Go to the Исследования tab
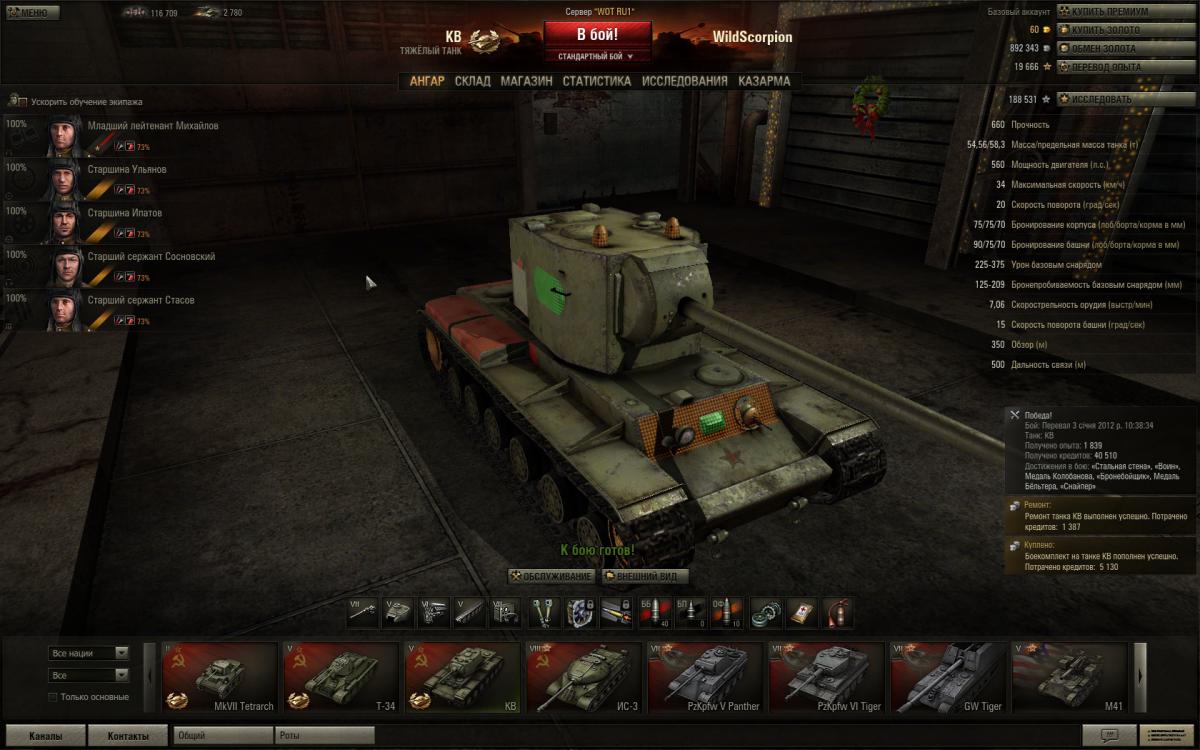The image size is (1200, 750). click(x=684, y=81)
